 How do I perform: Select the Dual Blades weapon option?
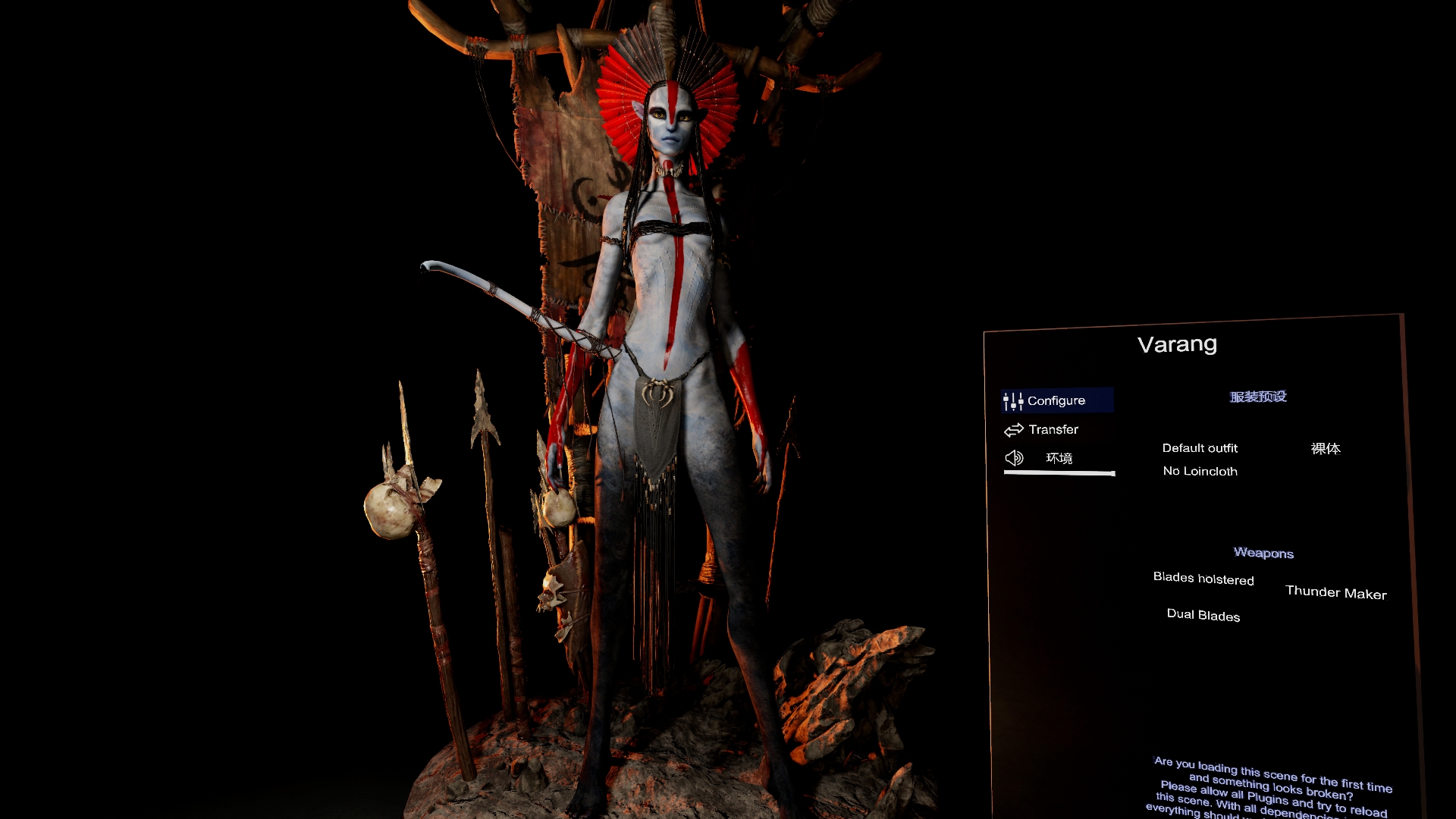(1203, 615)
